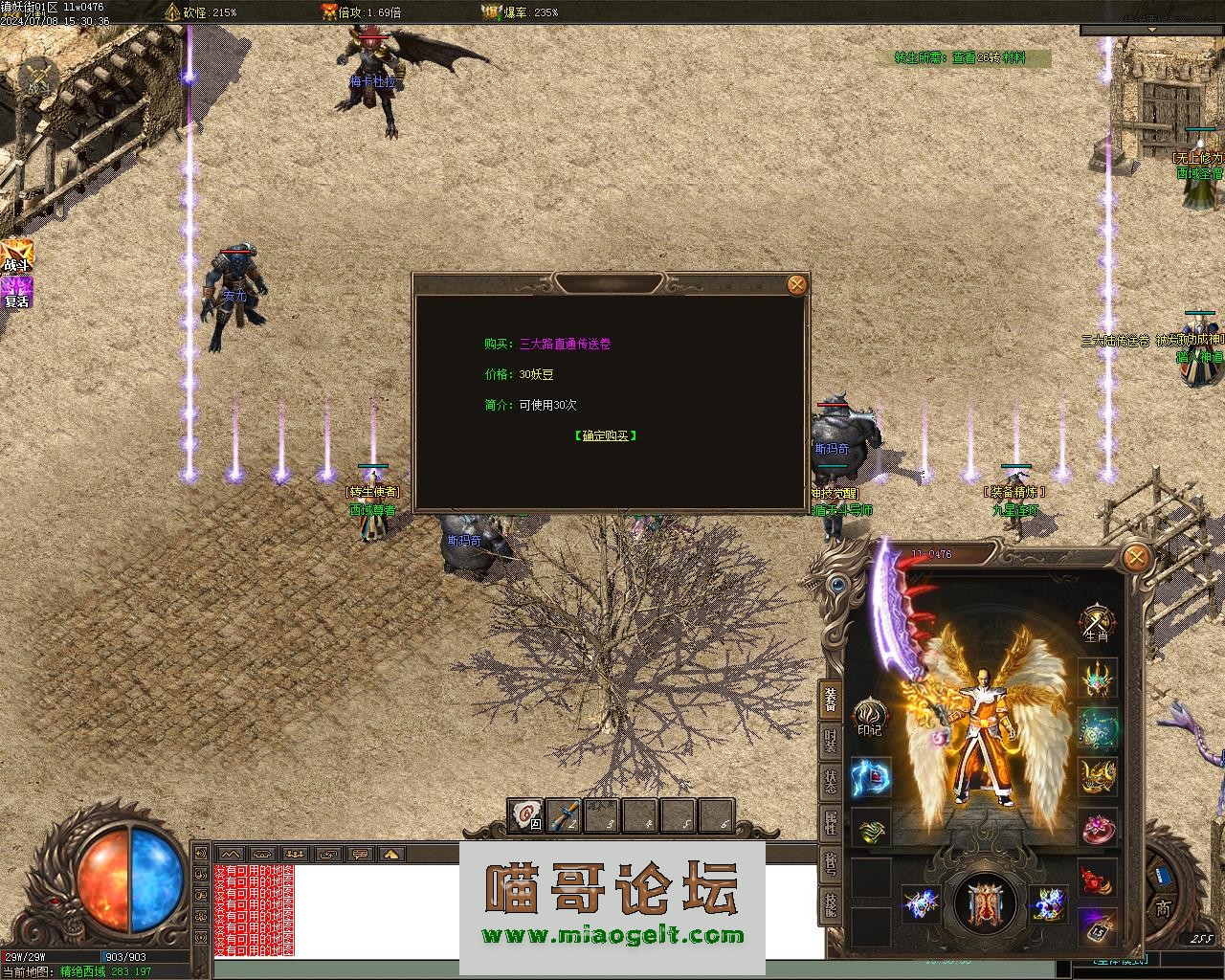This screenshot has width=1225, height=980.
Task: Activate the orange 战斗 battle icon
Action: (x=17, y=255)
